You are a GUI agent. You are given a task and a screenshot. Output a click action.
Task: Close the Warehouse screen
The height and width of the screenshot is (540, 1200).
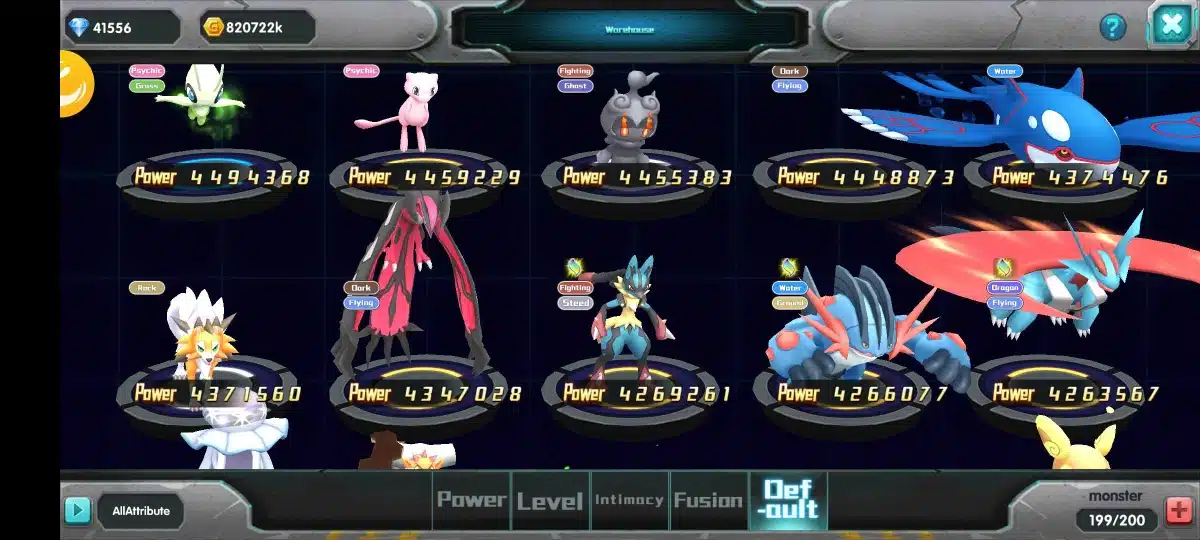click(x=1169, y=25)
